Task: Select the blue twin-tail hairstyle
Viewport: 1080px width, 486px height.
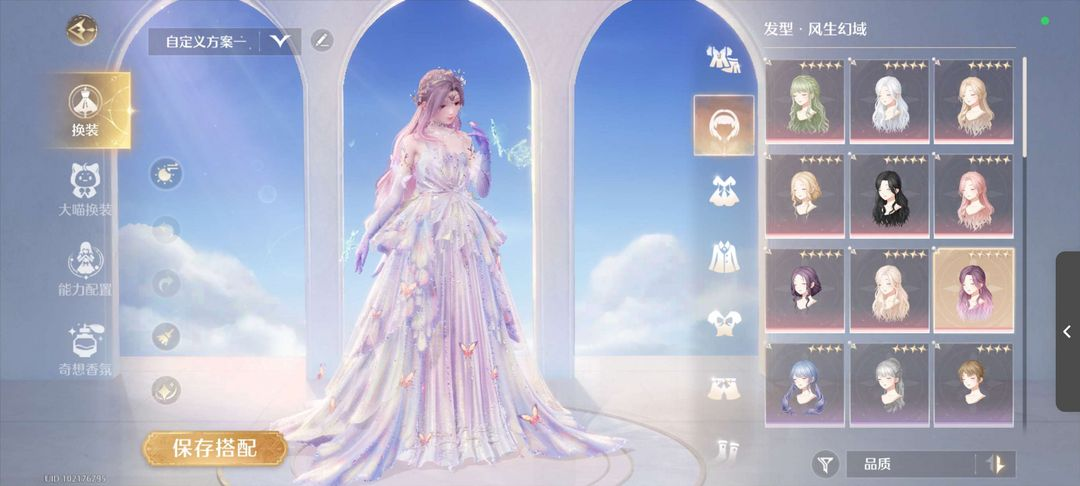Action: coord(806,384)
